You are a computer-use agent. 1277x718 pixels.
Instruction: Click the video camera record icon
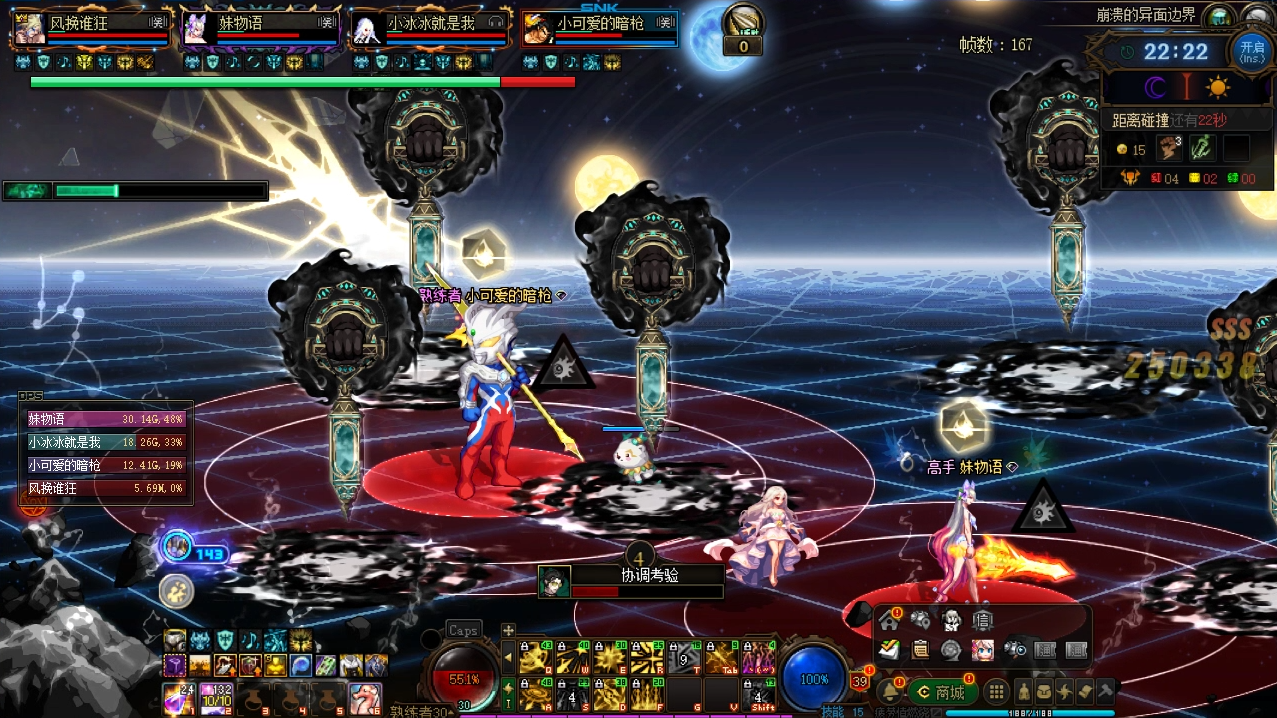click(1014, 650)
